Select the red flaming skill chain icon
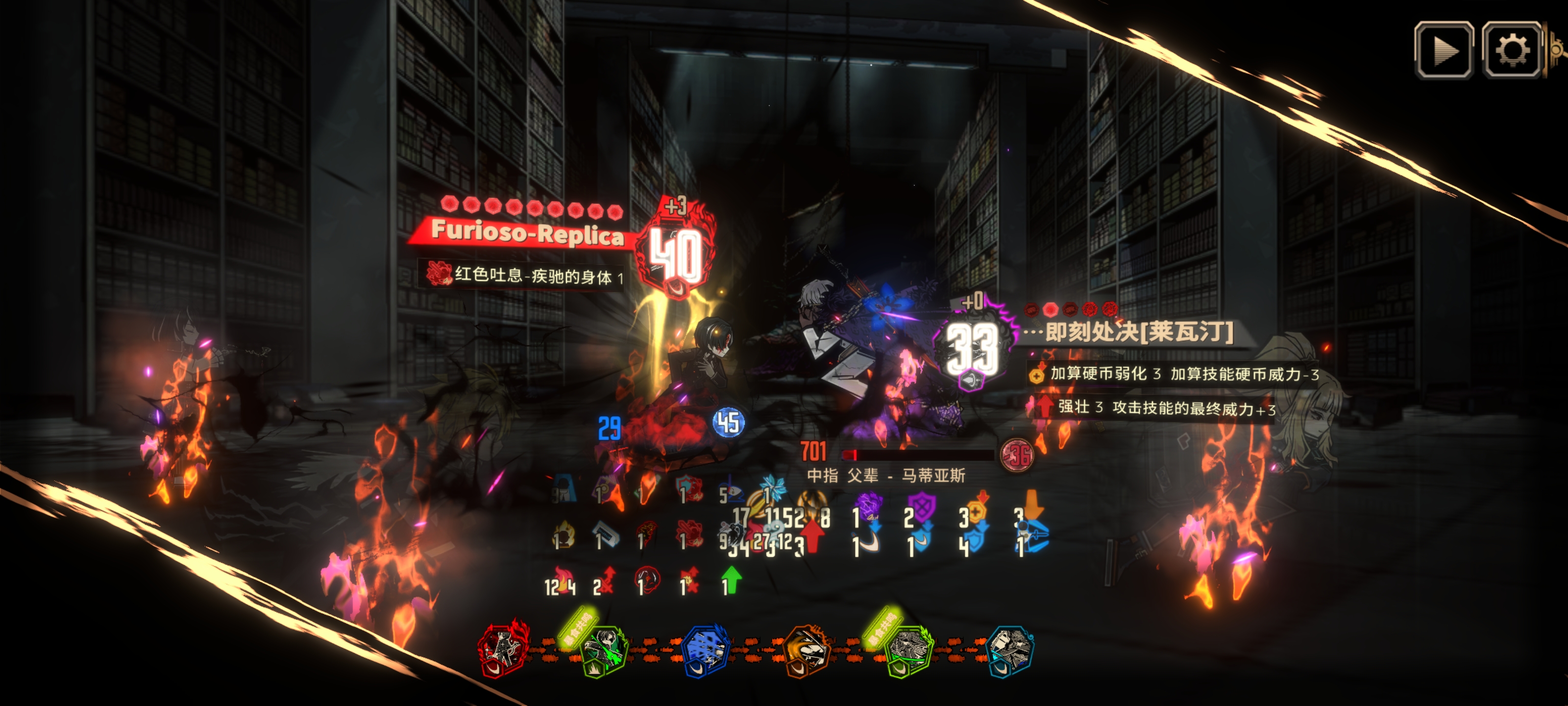1568x706 pixels. coord(503,649)
